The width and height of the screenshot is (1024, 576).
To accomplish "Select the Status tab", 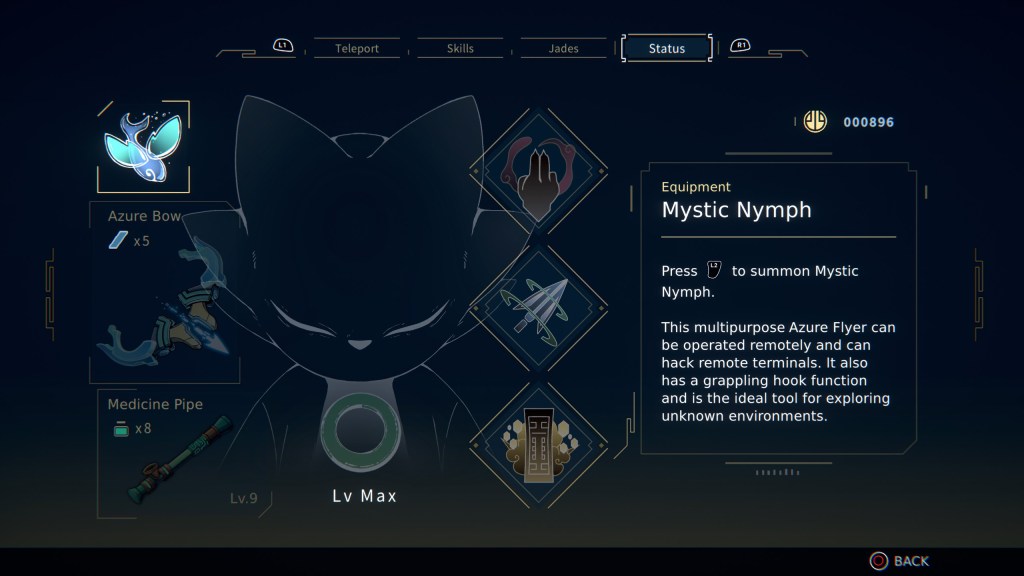I will click(x=666, y=48).
